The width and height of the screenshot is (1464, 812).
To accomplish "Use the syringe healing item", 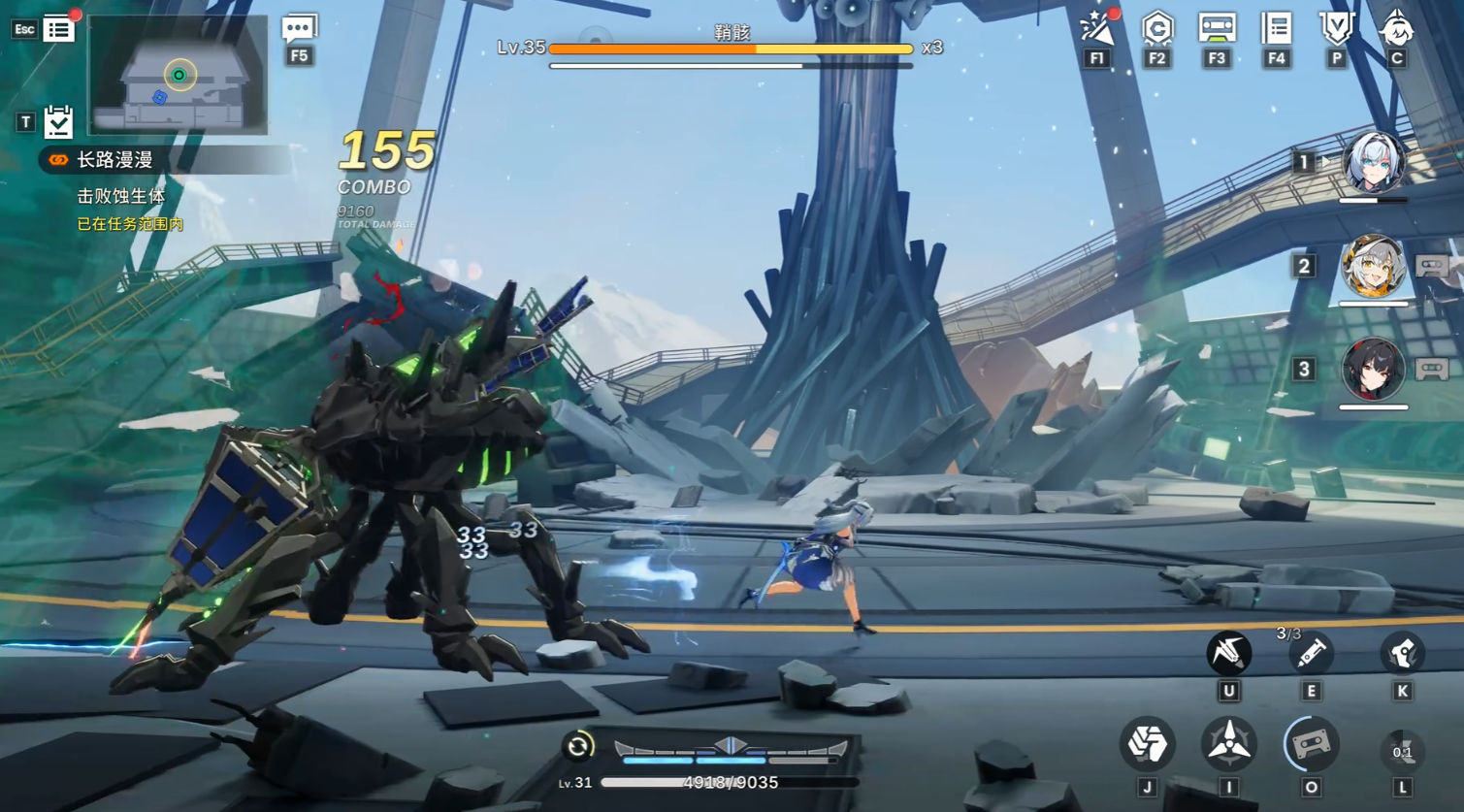I will coord(1311,654).
